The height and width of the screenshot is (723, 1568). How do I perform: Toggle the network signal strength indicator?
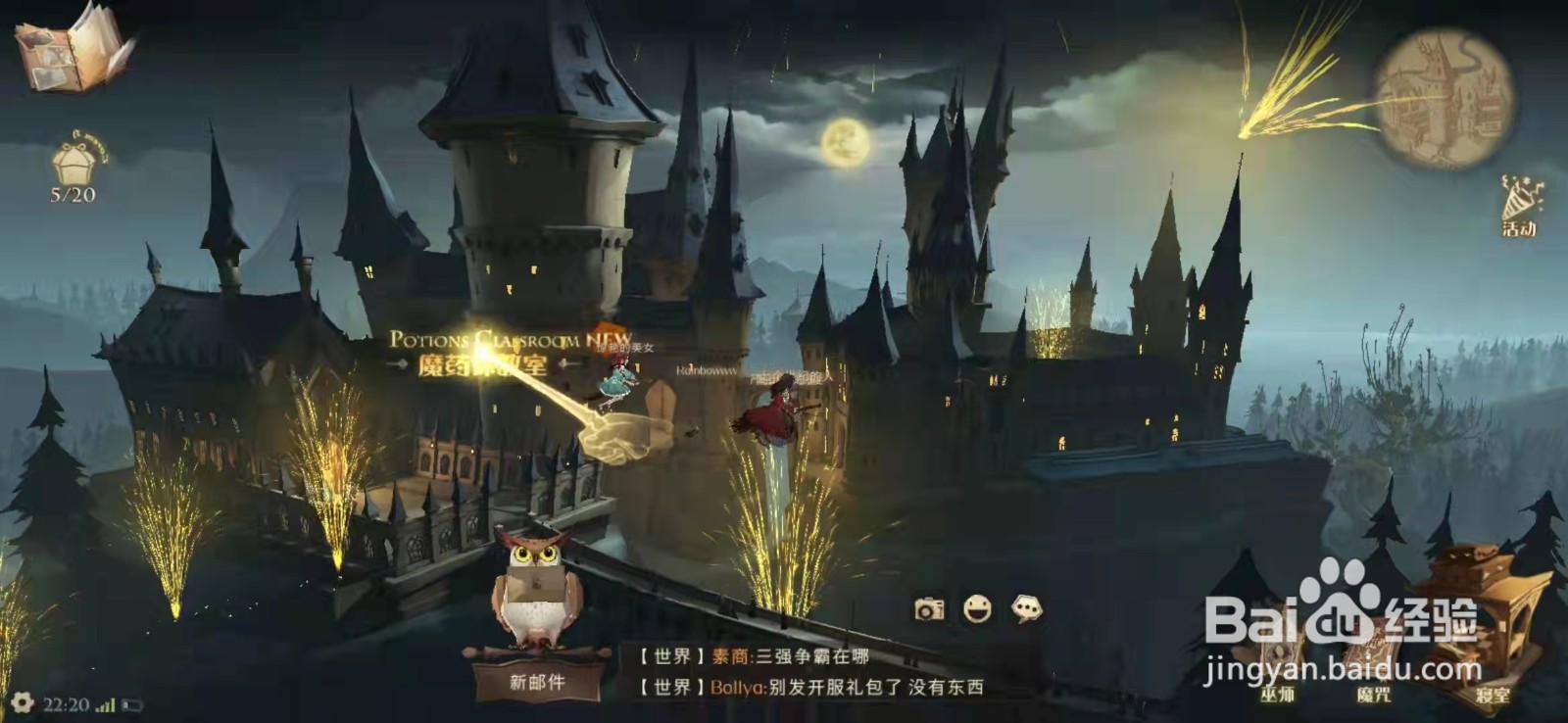pos(105,701)
